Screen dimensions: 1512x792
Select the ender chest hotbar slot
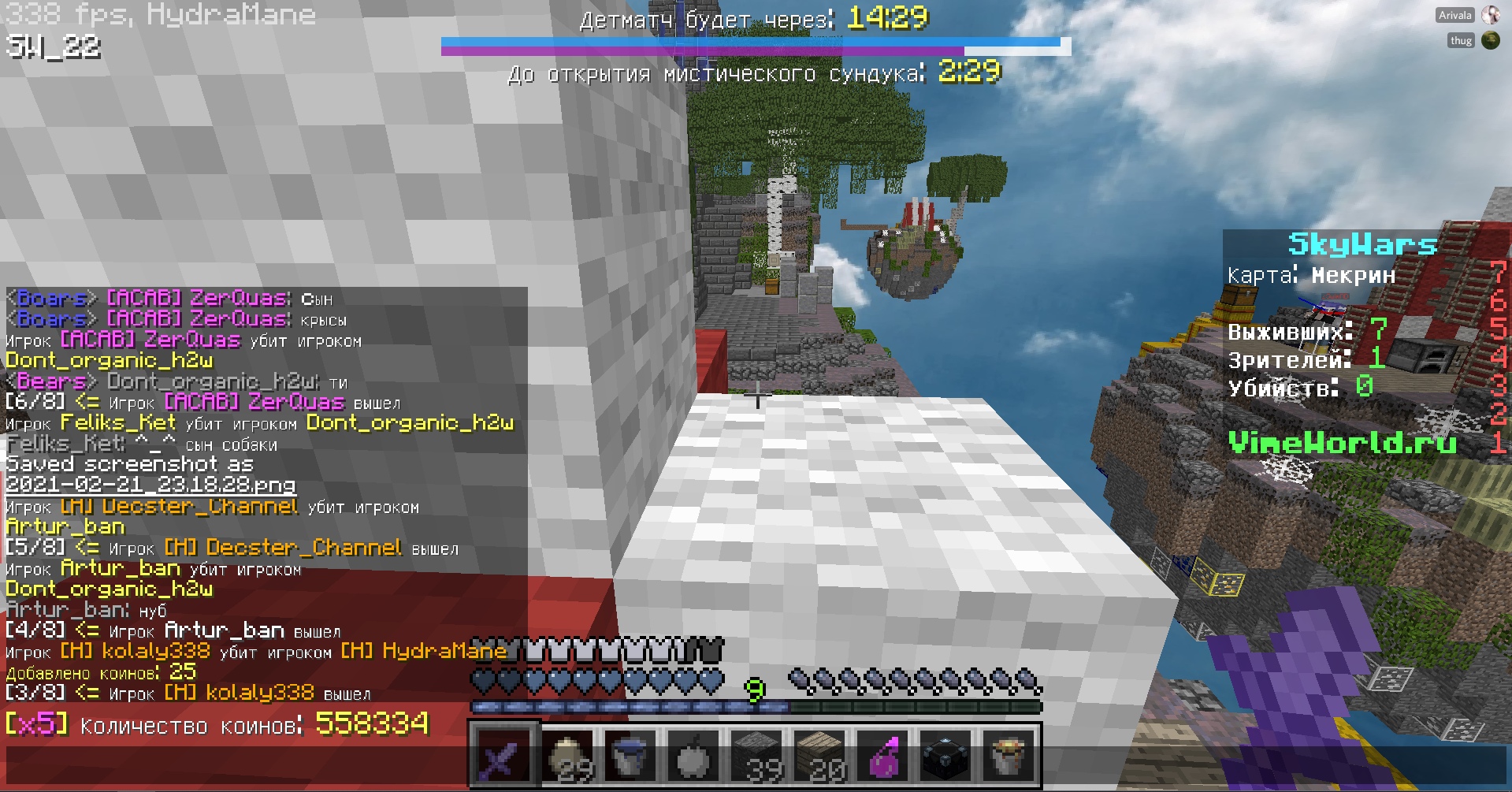point(945,756)
